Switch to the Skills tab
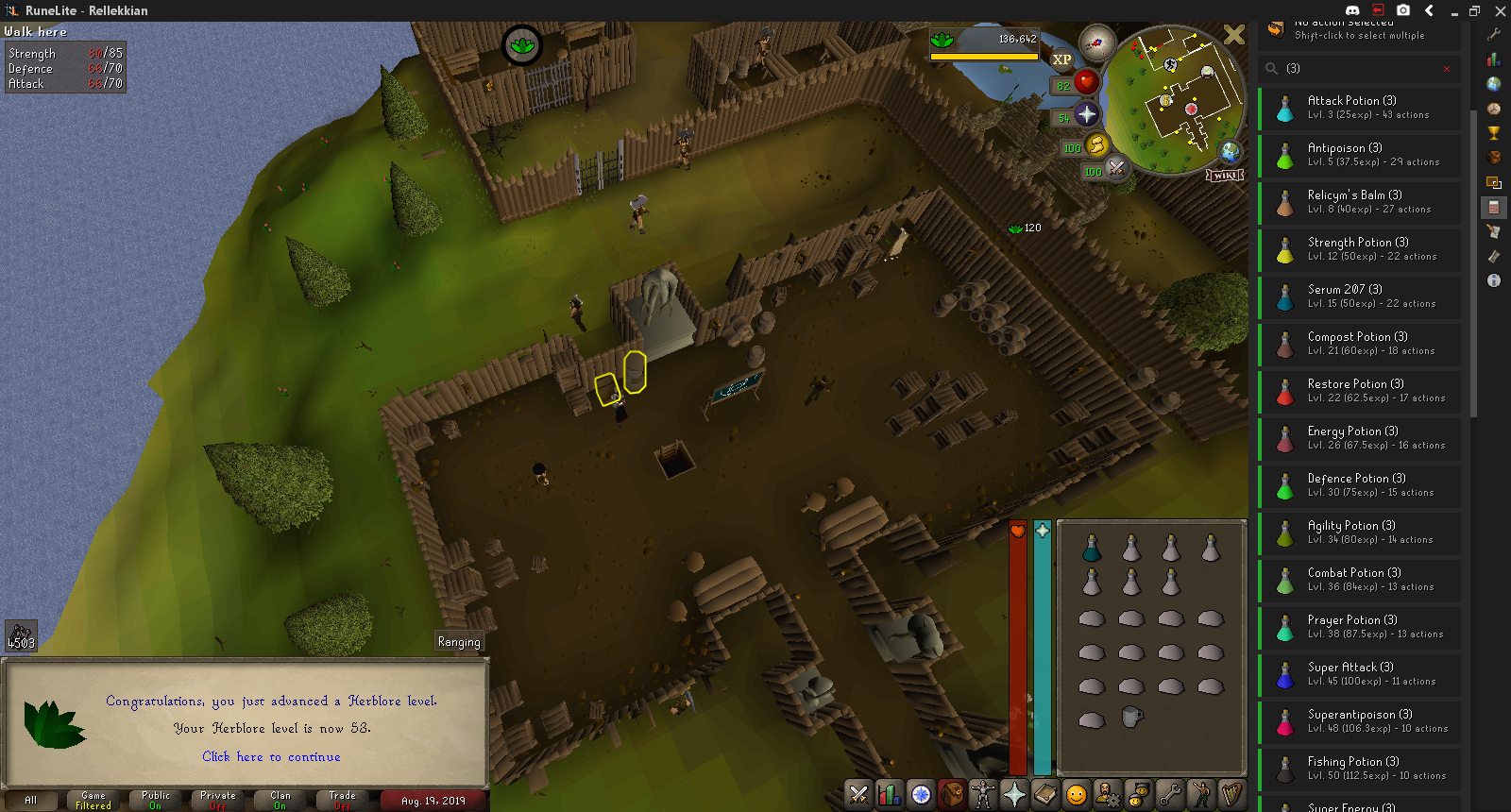Viewport: 1511px width, 812px height. click(890, 795)
